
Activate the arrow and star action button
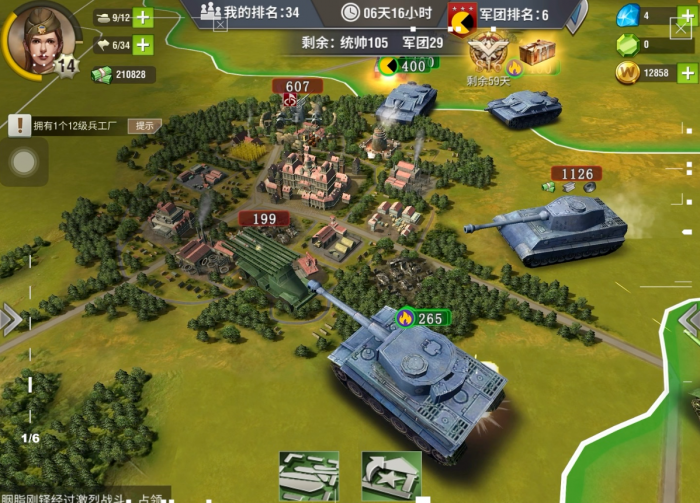(391, 477)
